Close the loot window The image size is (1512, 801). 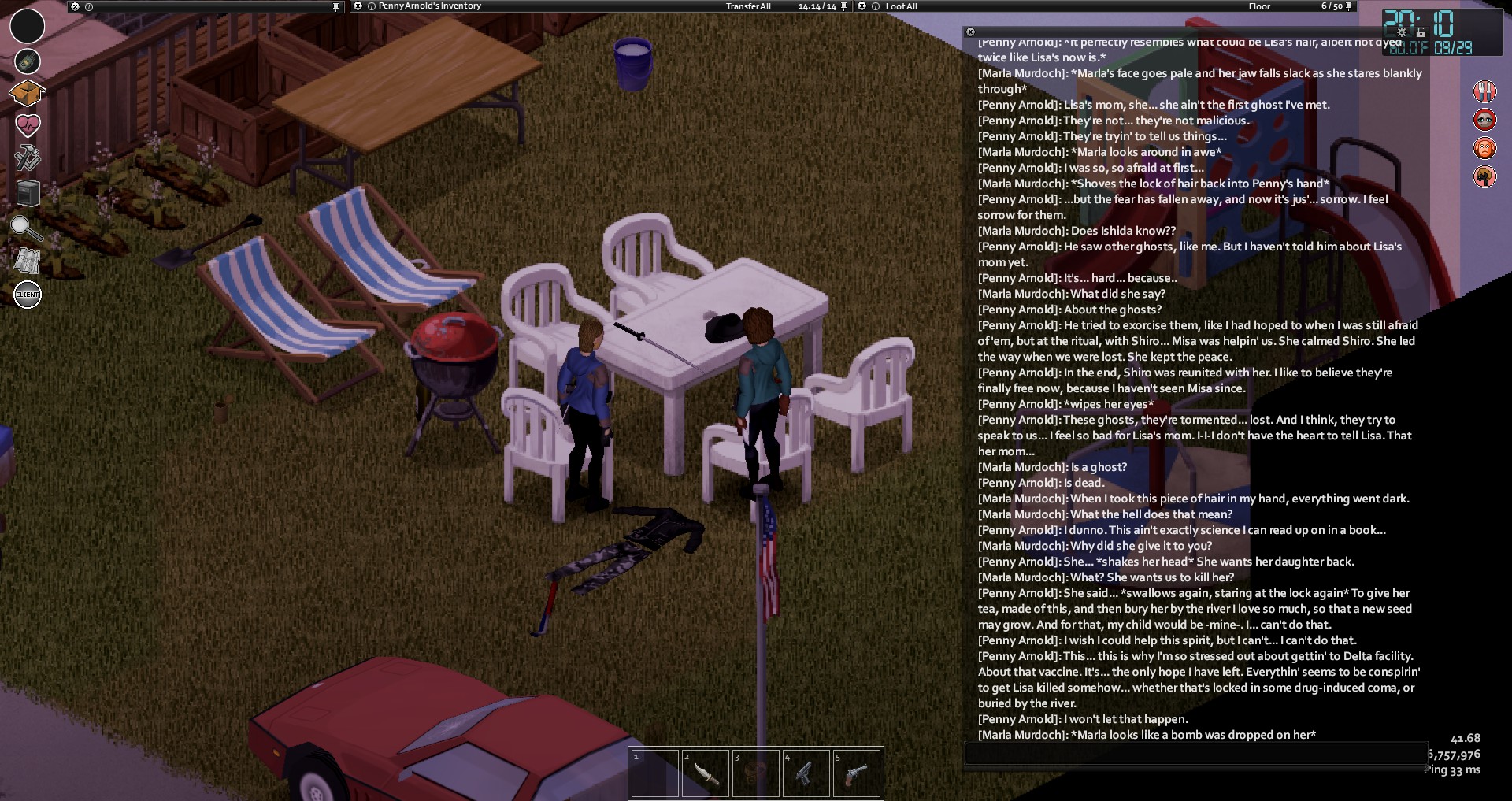[x=862, y=6]
